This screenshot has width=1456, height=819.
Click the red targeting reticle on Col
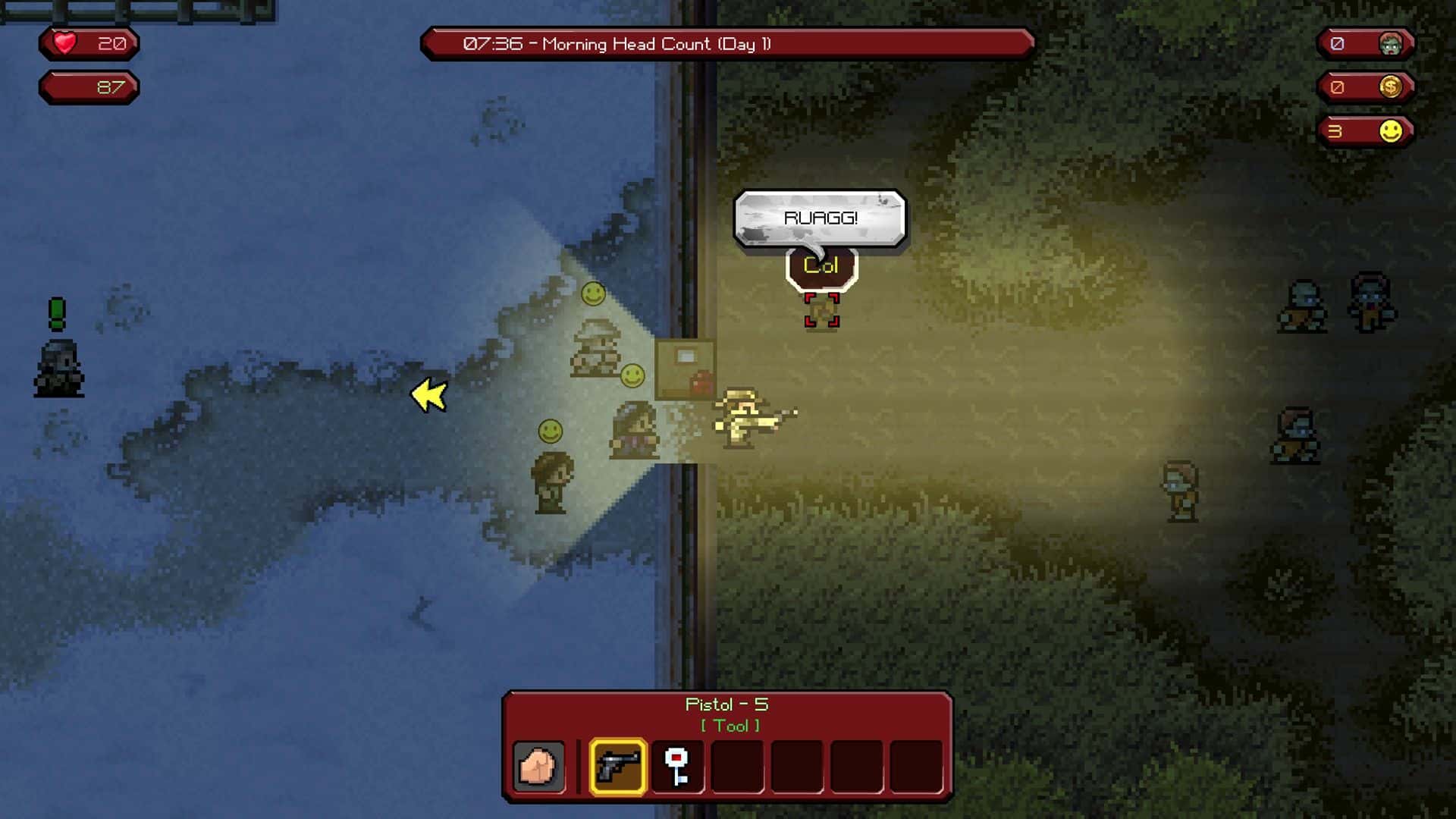click(x=821, y=309)
